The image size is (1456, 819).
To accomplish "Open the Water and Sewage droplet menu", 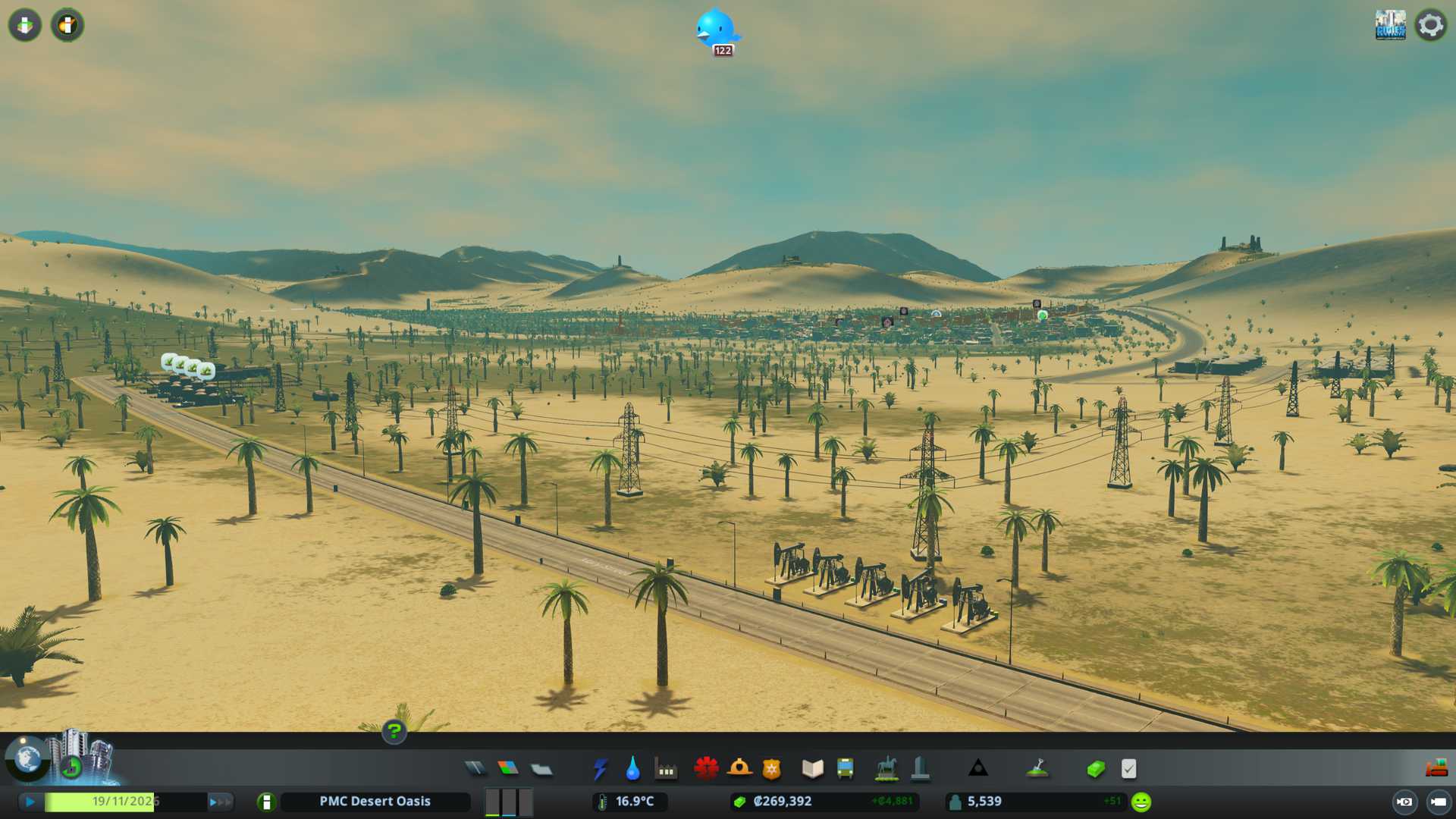I will click(632, 769).
